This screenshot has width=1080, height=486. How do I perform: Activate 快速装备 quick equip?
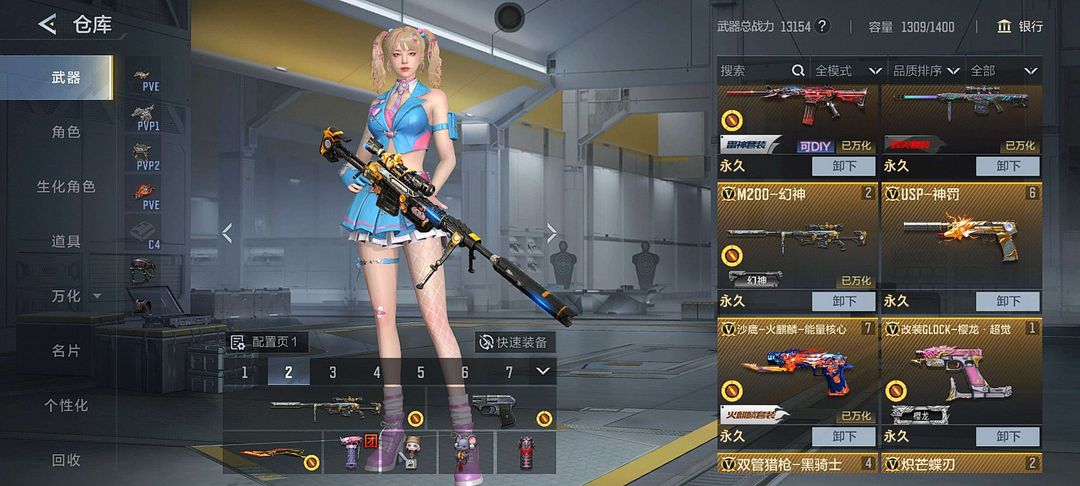pyautogui.click(x=514, y=342)
